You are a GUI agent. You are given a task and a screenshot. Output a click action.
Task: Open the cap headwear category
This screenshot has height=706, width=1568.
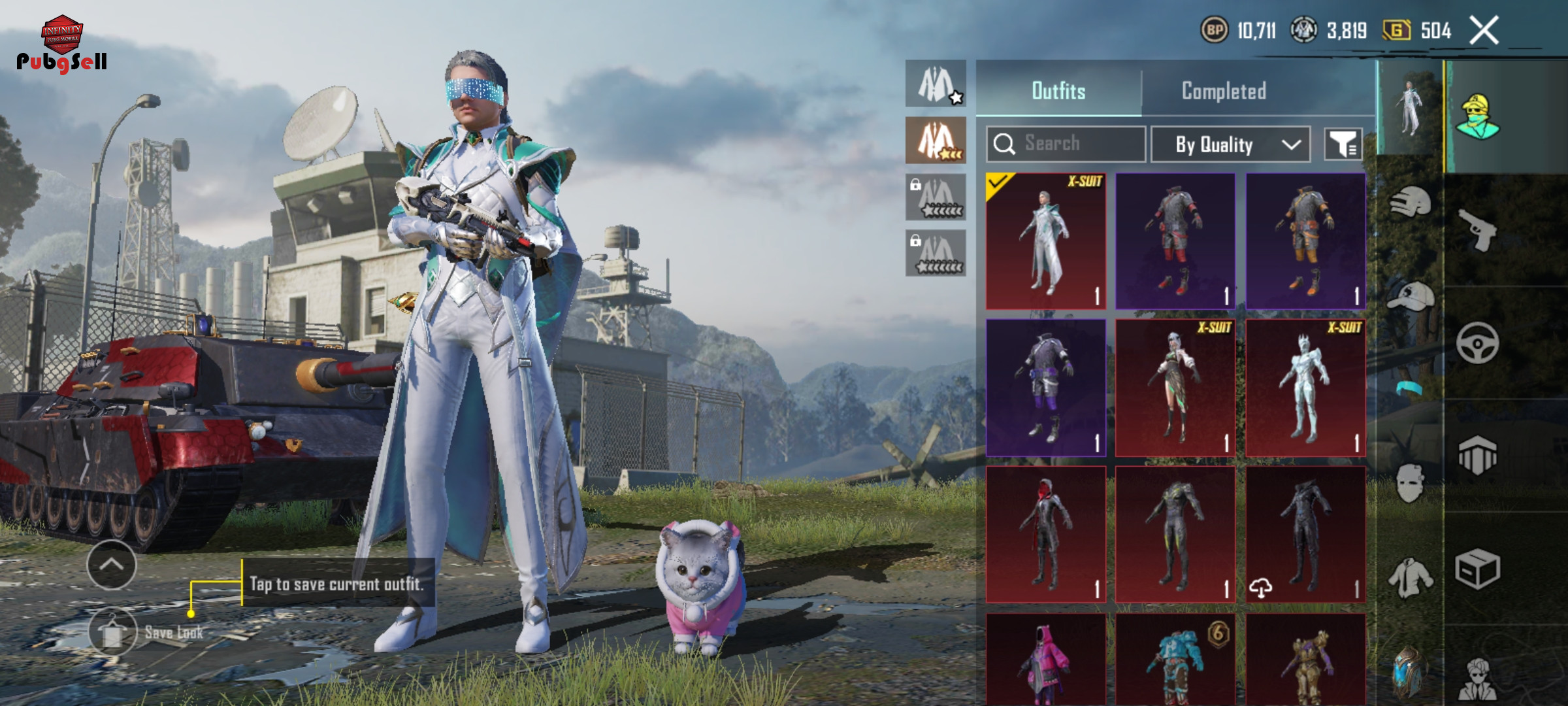1410,297
